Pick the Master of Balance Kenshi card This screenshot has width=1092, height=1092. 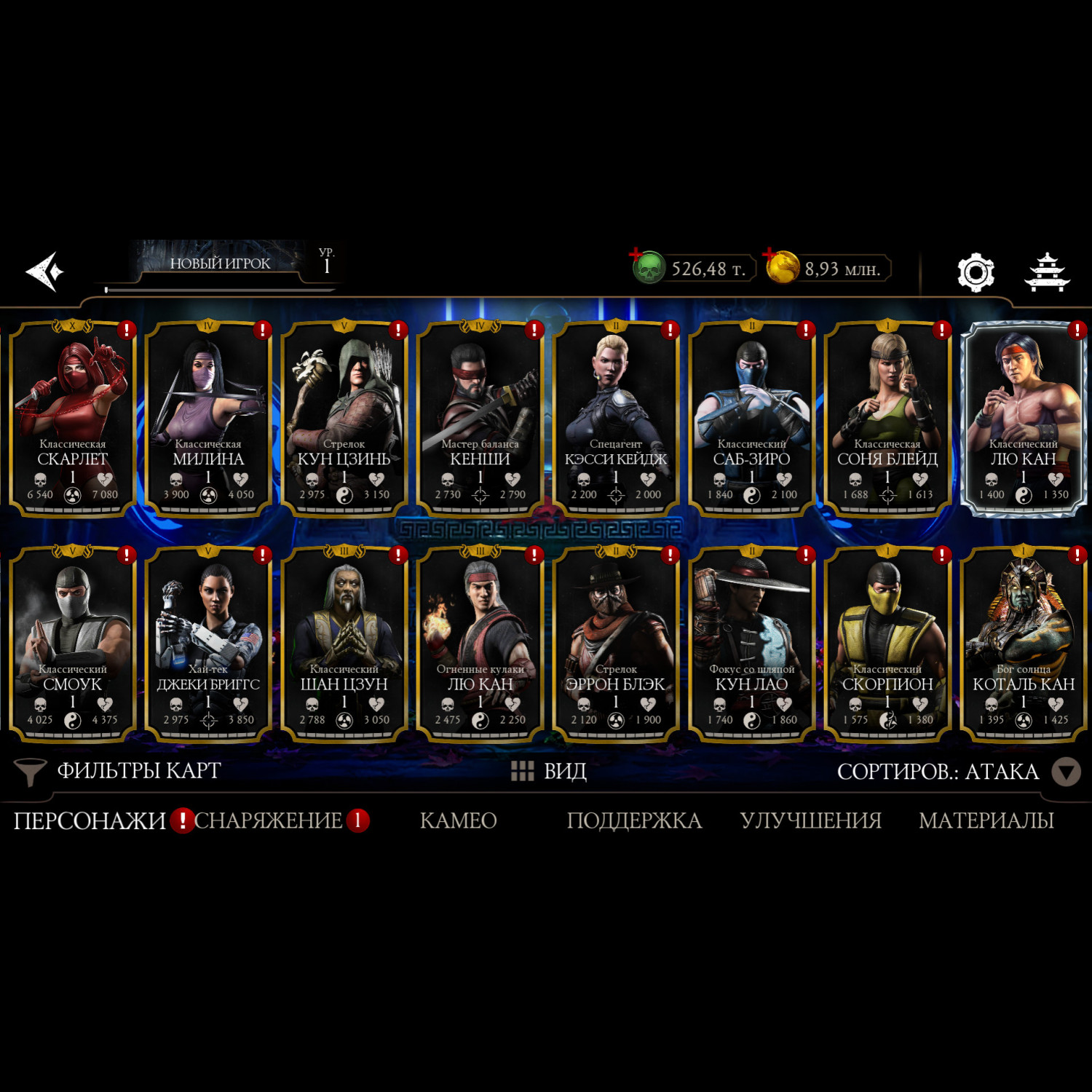(480, 417)
